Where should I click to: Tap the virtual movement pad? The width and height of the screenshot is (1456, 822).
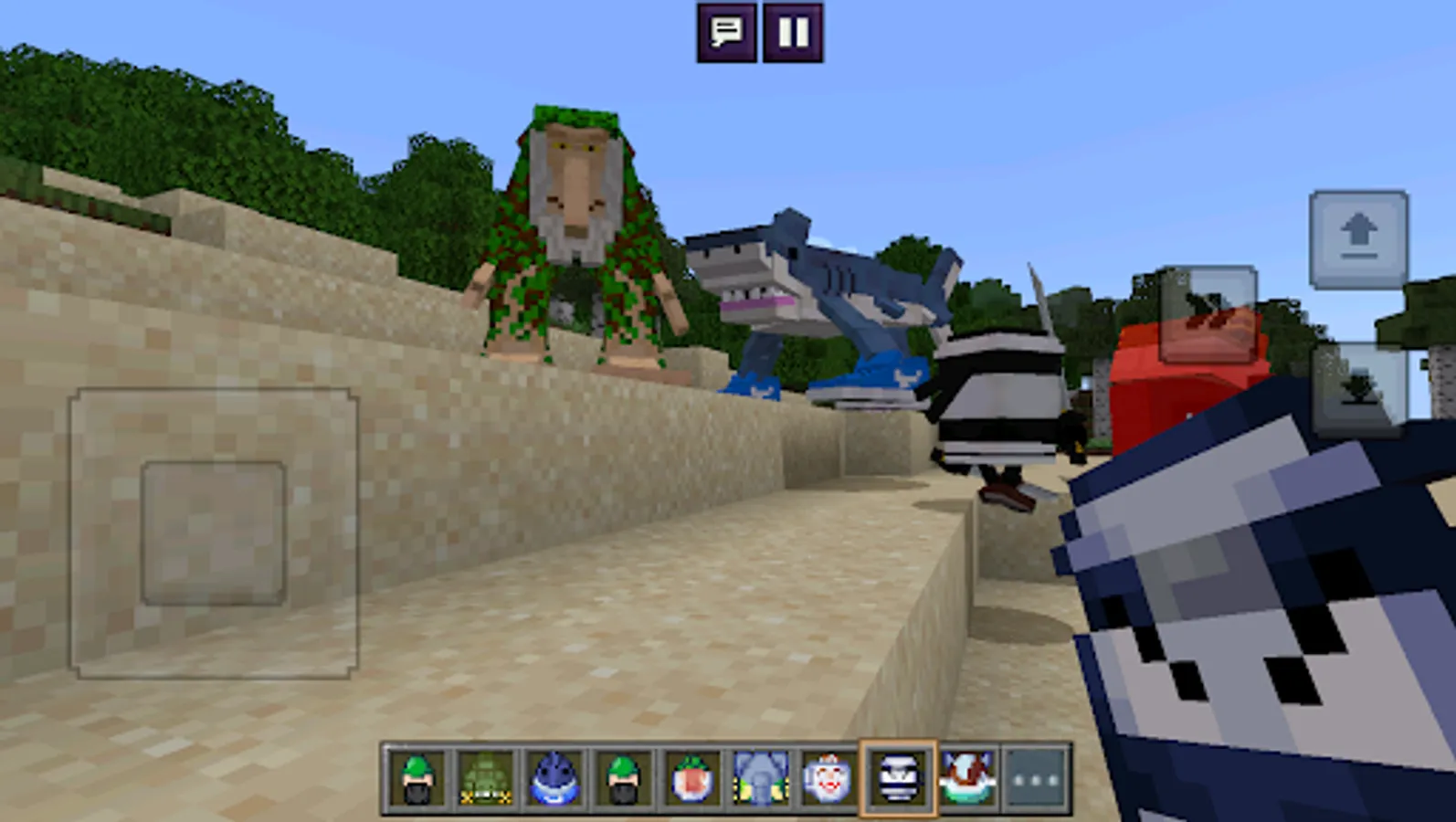click(215, 534)
